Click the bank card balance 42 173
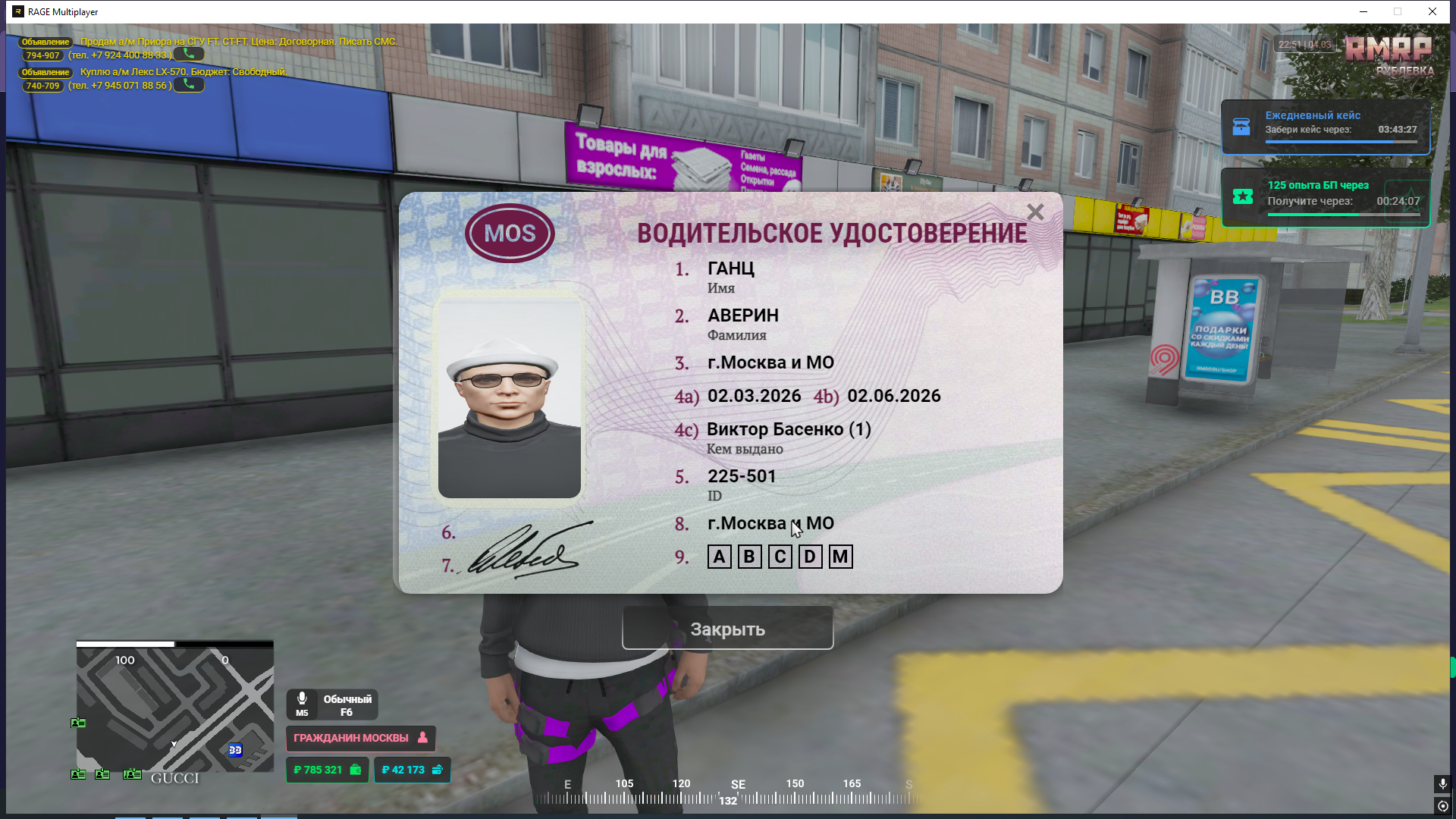Screen dimensions: 1456x819 [x=412, y=770]
